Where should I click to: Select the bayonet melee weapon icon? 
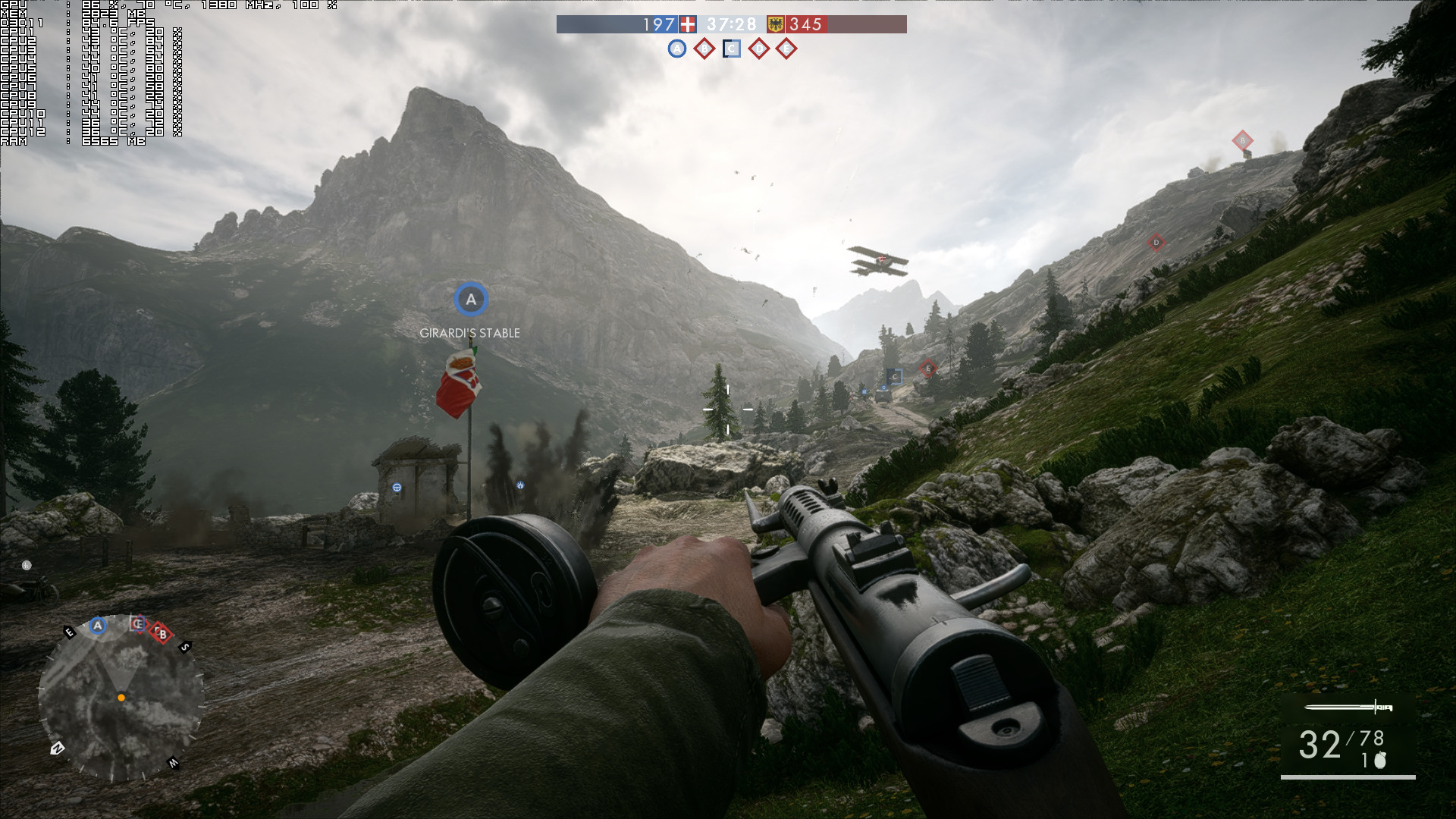pyautogui.click(x=1348, y=708)
